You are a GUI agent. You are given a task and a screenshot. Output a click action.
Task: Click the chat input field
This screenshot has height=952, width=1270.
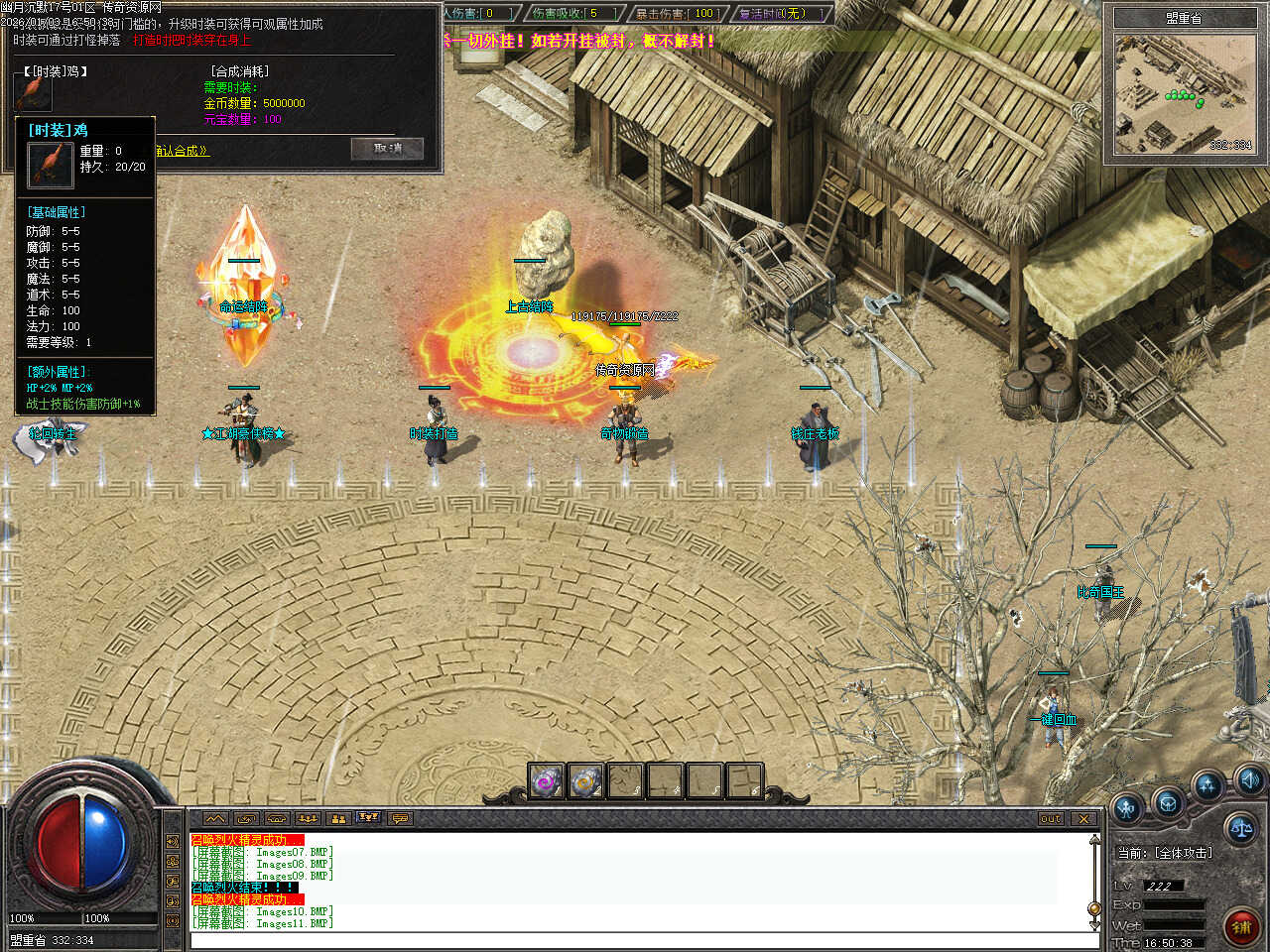coord(635,940)
